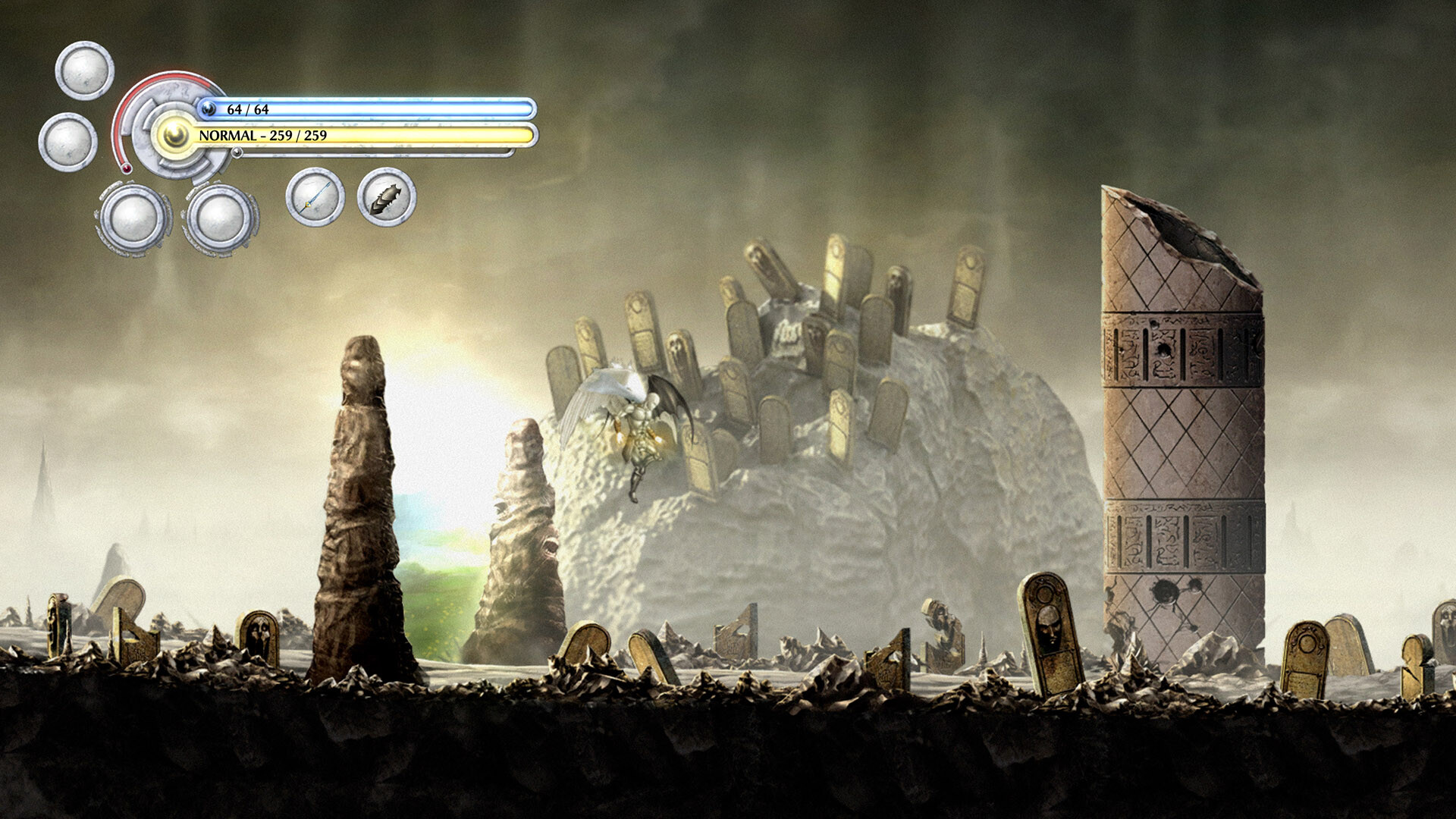Click the small silver orb under the stamina bar

pyautogui.click(x=237, y=154)
